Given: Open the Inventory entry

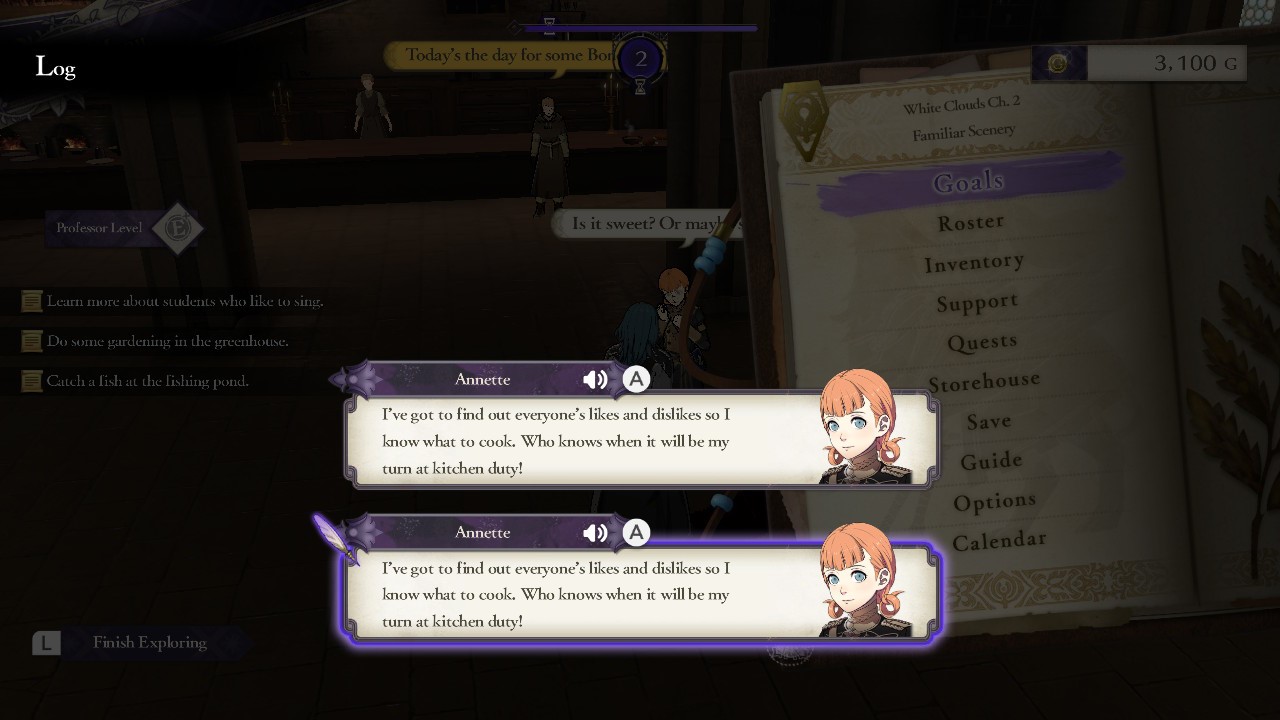Looking at the screenshot, I should (975, 261).
